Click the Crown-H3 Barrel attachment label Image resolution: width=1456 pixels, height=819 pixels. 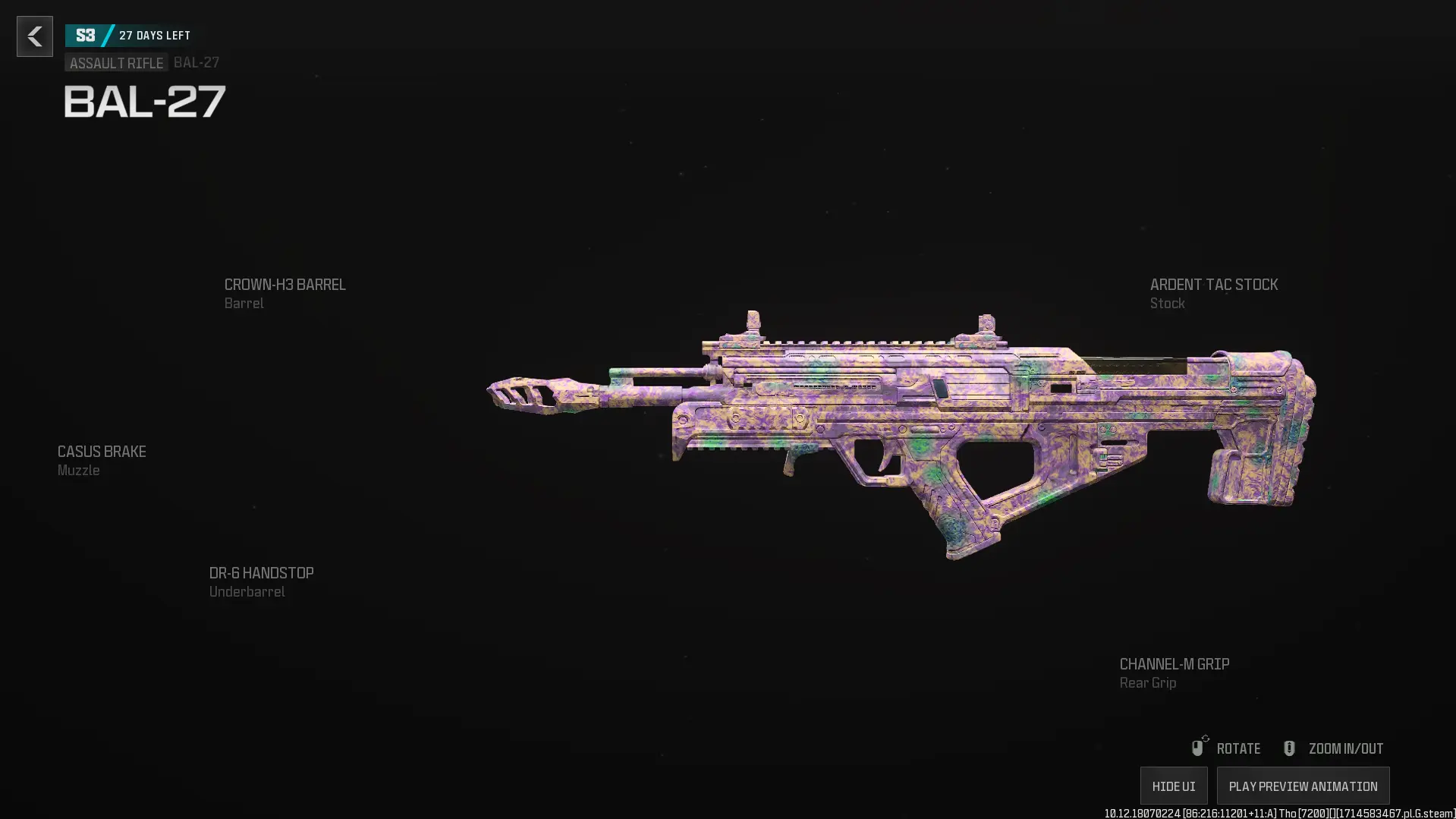click(x=285, y=285)
